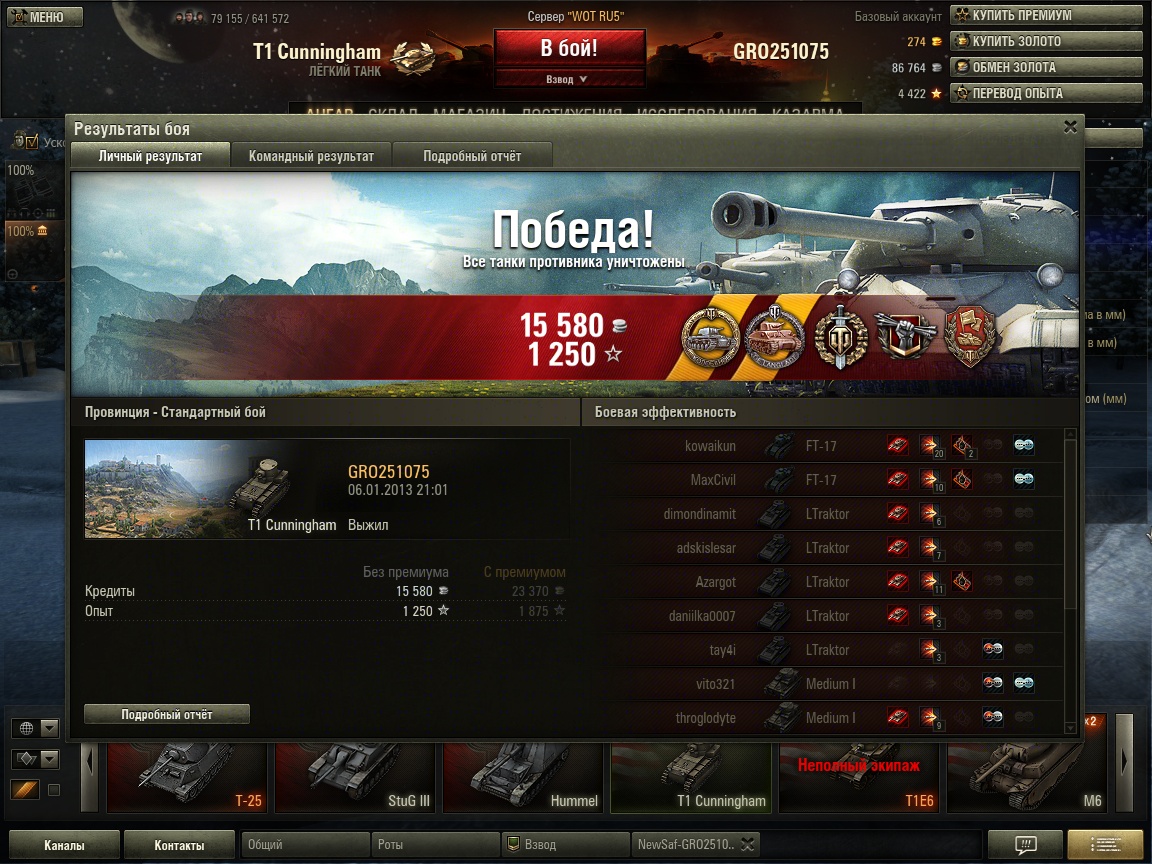This screenshot has width=1152, height=864.
Task: Select the T-25 tank in carousel
Action: [186, 777]
